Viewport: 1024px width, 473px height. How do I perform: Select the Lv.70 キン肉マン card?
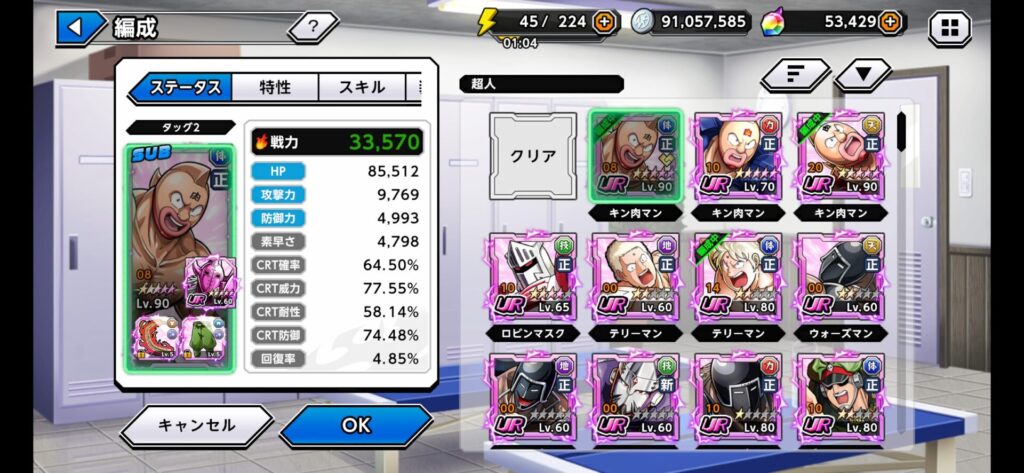point(736,156)
